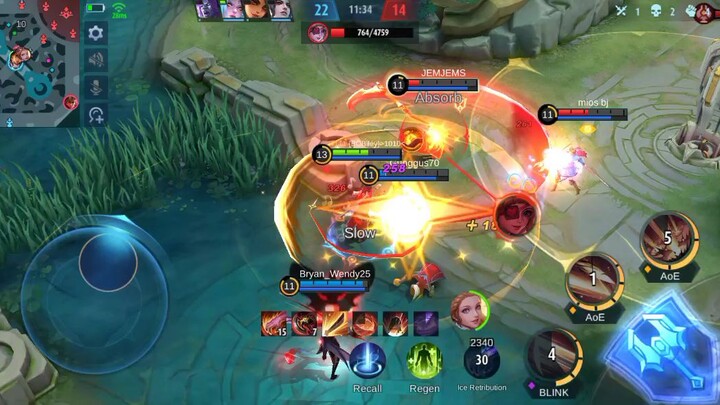Select the ally hero portrait near the skills
This screenshot has height=405, width=720.
(468, 310)
